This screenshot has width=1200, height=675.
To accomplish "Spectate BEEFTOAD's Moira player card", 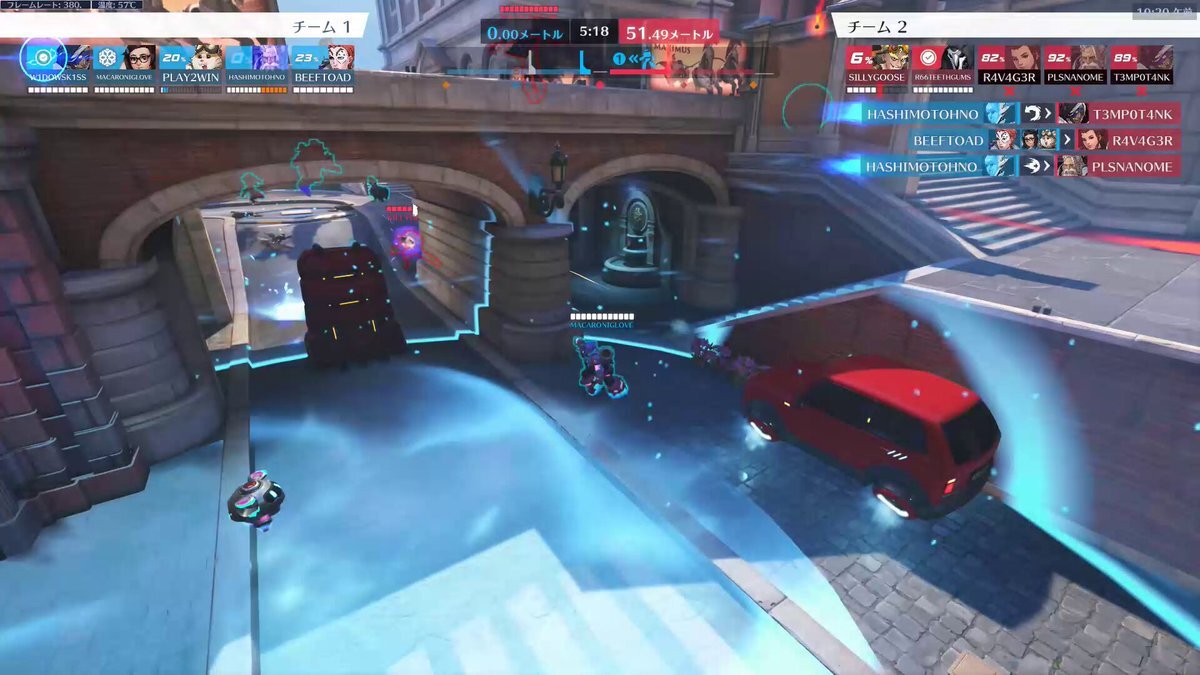I will pos(323,65).
